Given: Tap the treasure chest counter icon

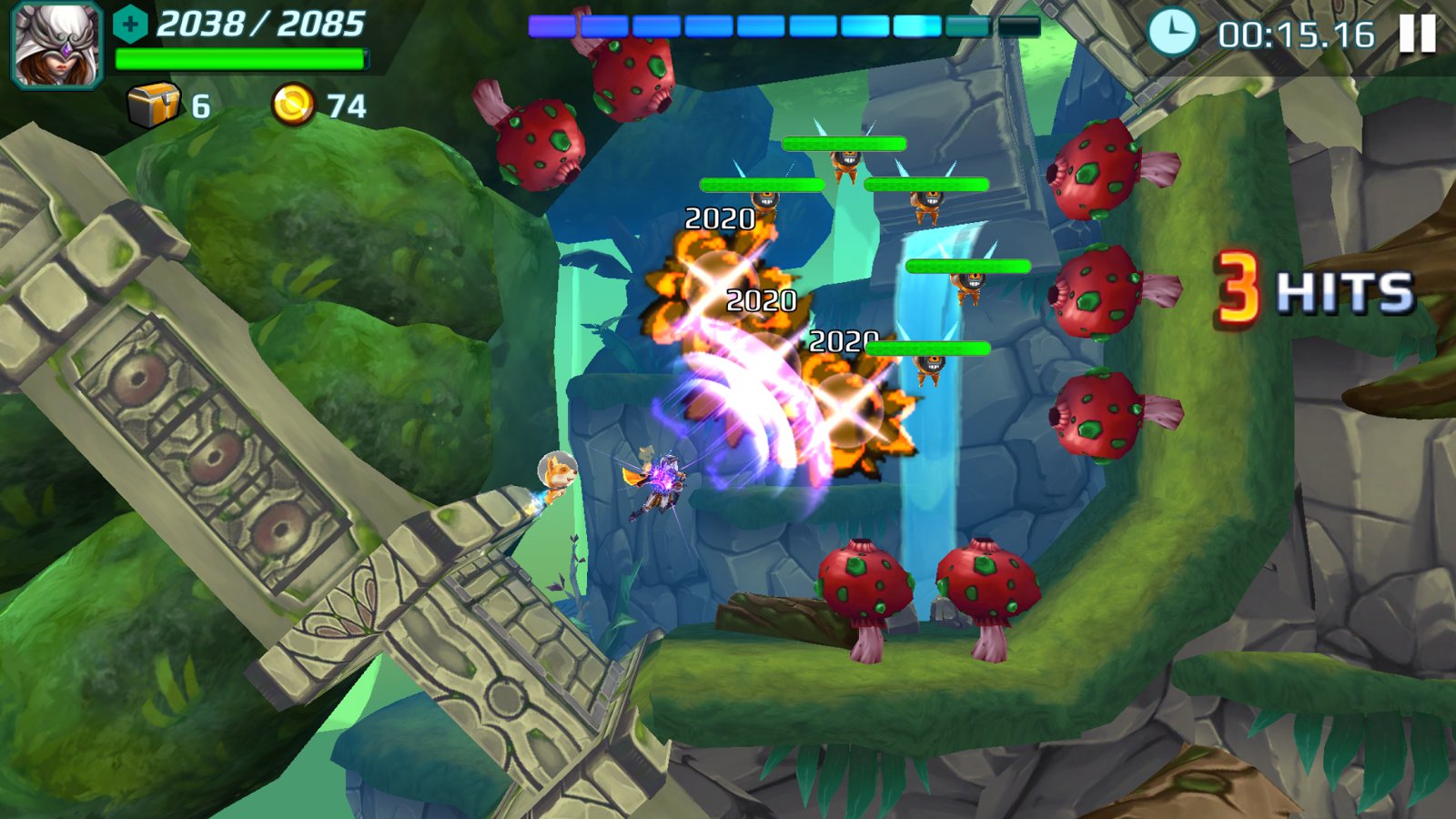Looking at the screenshot, I should click(x=153, y=106).
